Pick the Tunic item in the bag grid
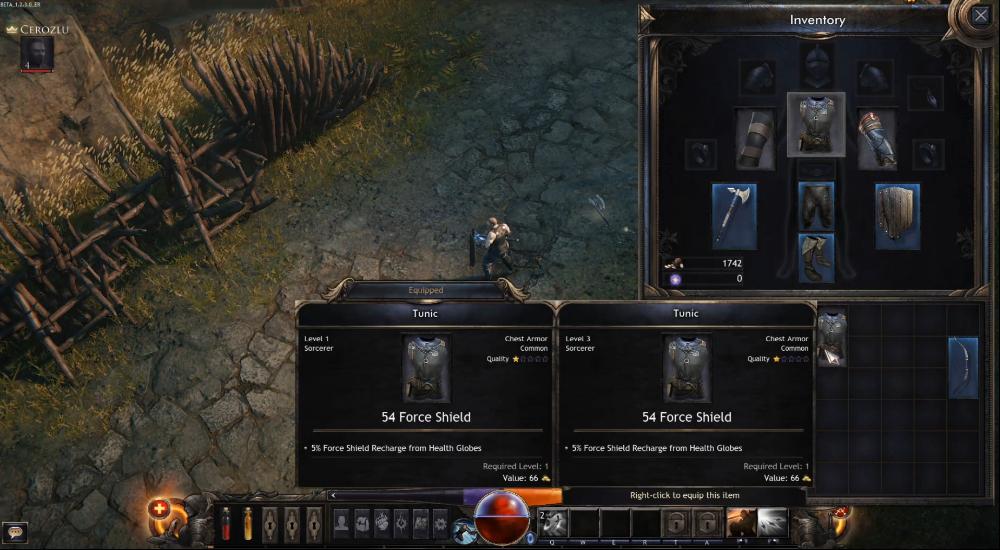This screenshot has width=1000, height=550. (x=832, y=336)
